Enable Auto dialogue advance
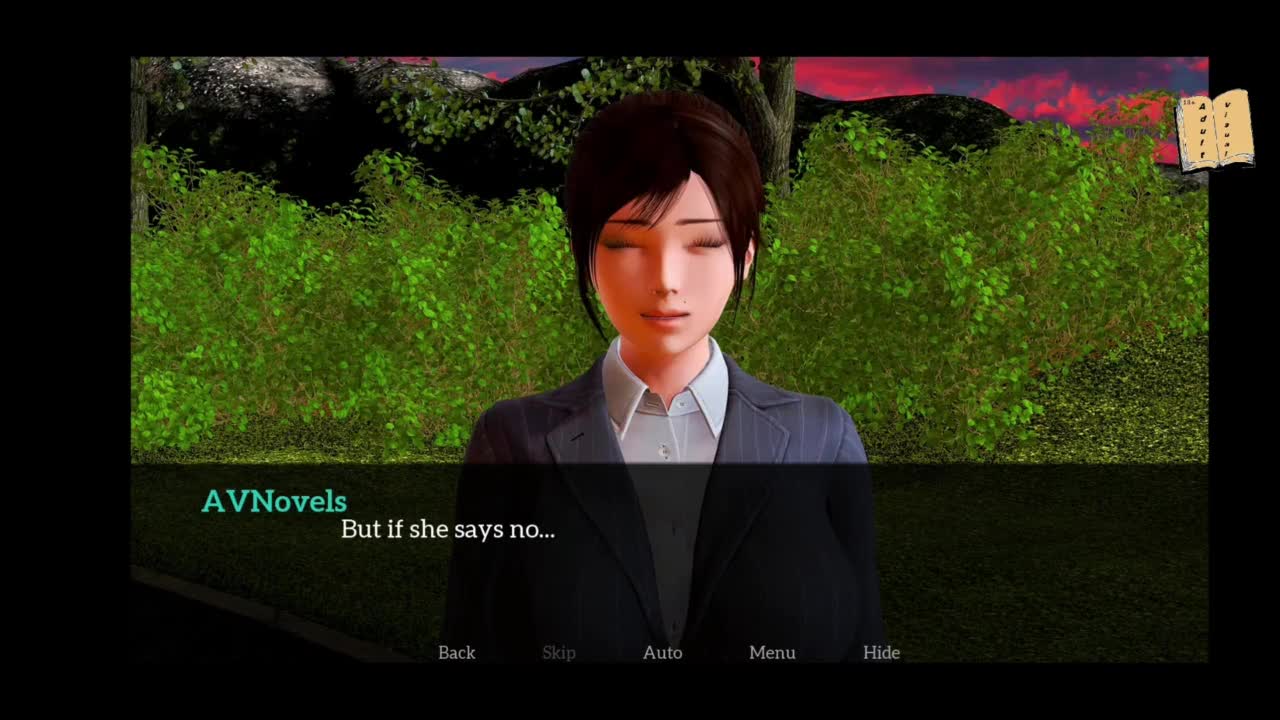Viewport: 1280px width, 720px height. (662, 652)
